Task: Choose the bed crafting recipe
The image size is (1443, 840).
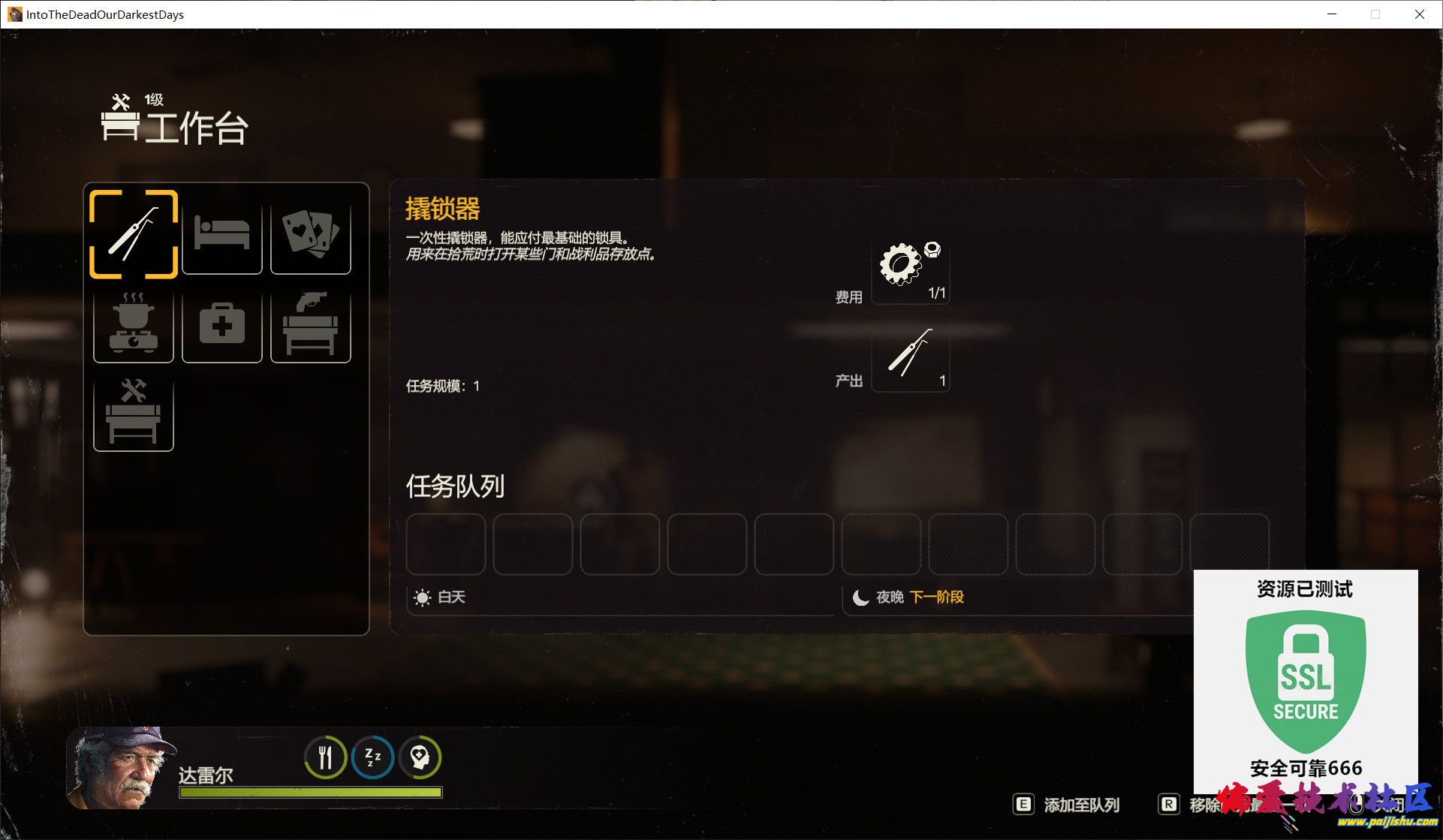Action: 221,234
